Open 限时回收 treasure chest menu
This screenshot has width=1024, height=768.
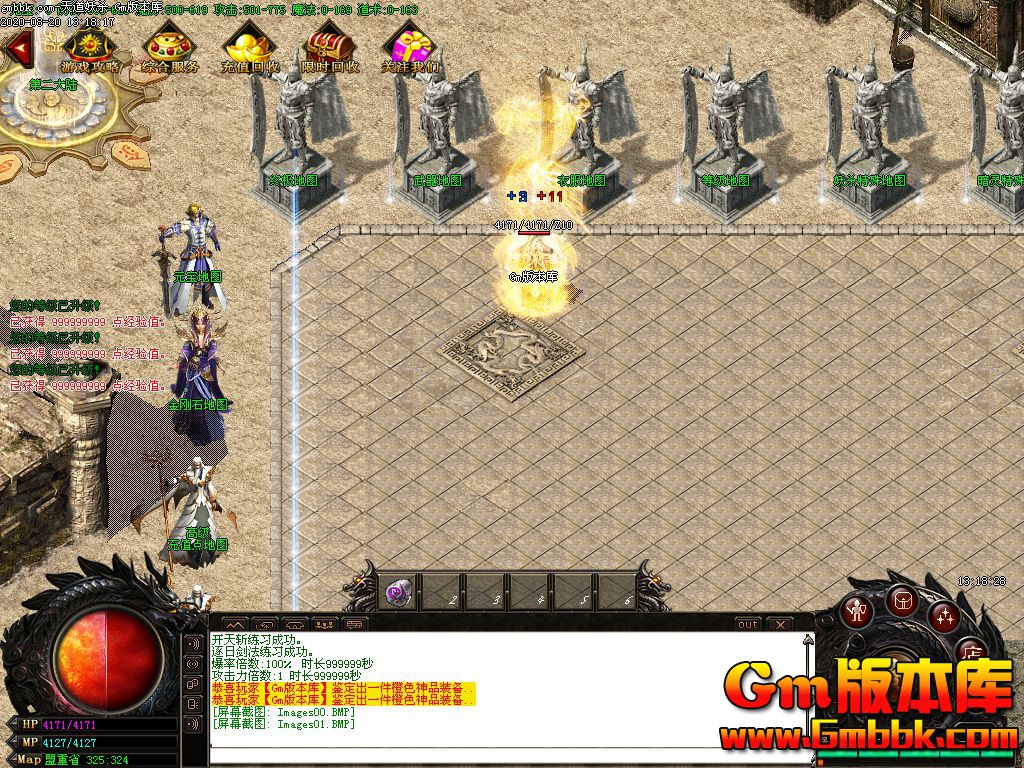coord(330,49)
